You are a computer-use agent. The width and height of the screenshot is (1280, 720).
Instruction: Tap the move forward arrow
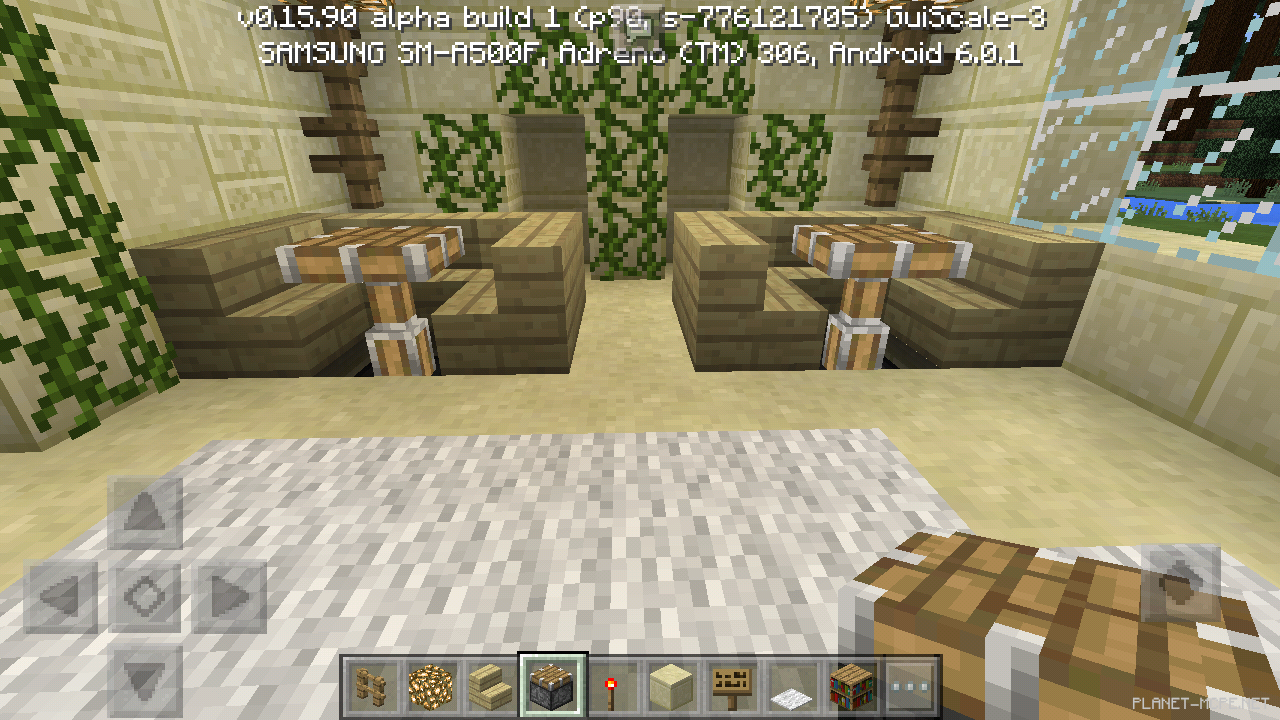(146, 513)
